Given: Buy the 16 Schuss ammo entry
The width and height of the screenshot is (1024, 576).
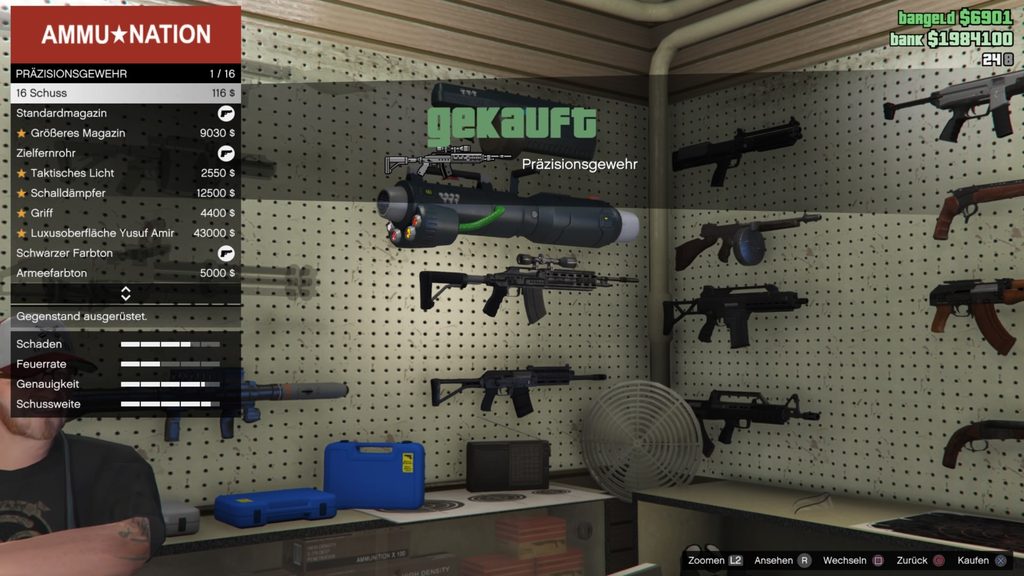Looking at the screenshot, I should point(125,93).
